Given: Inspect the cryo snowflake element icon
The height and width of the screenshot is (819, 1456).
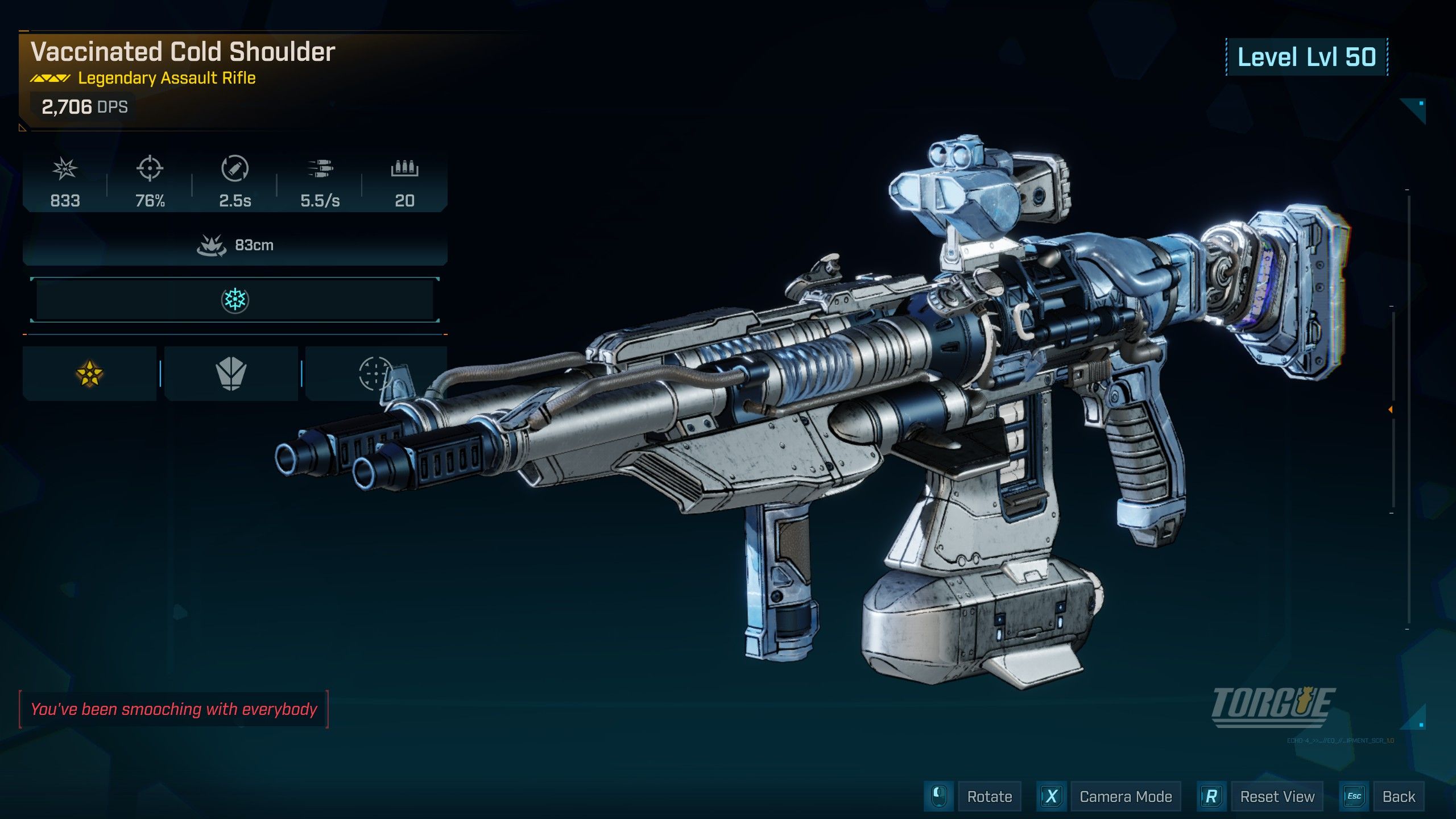Looking at the screenshot, I should tap(235, 300).
